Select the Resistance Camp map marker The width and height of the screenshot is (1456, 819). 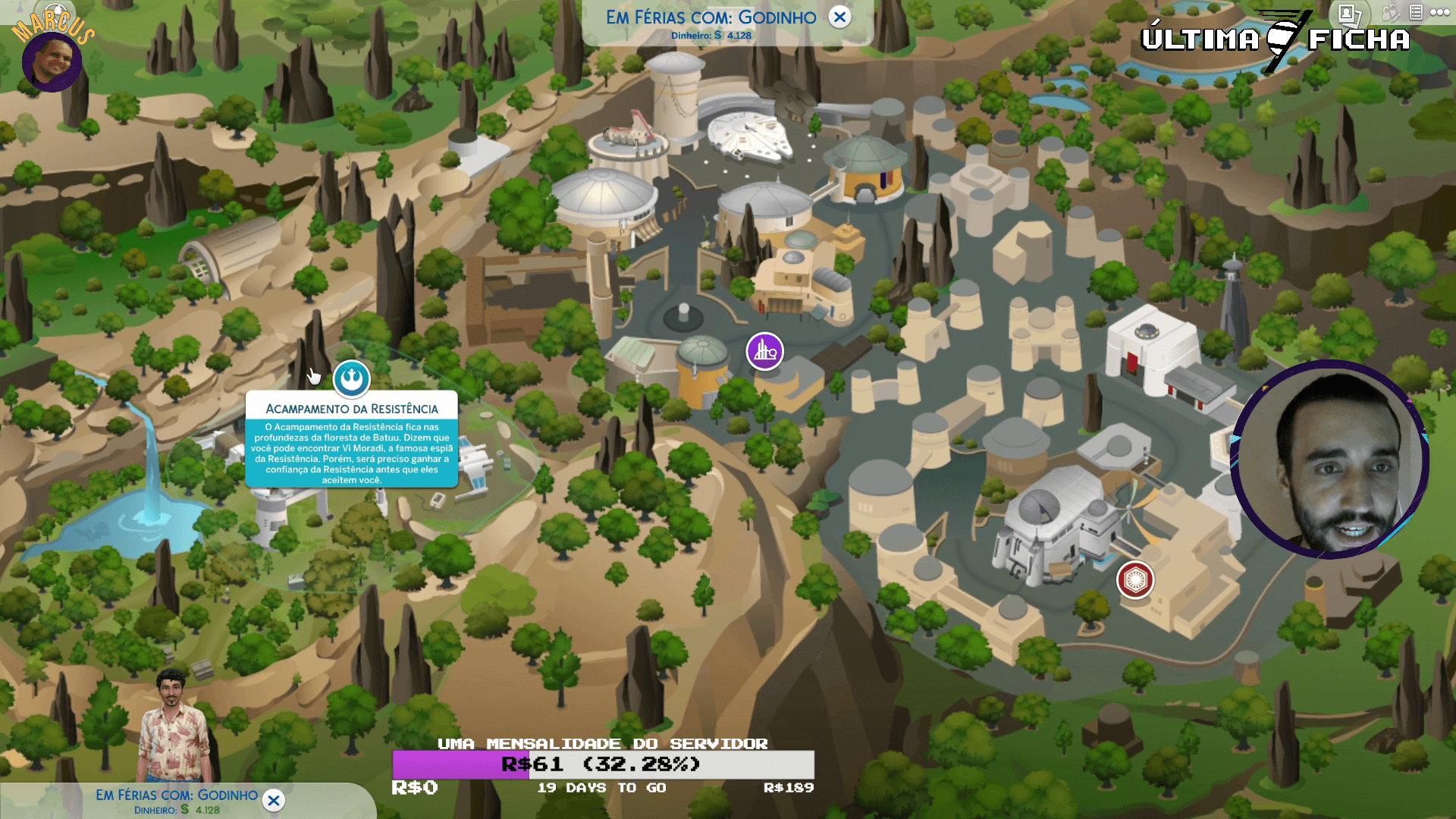352,378
